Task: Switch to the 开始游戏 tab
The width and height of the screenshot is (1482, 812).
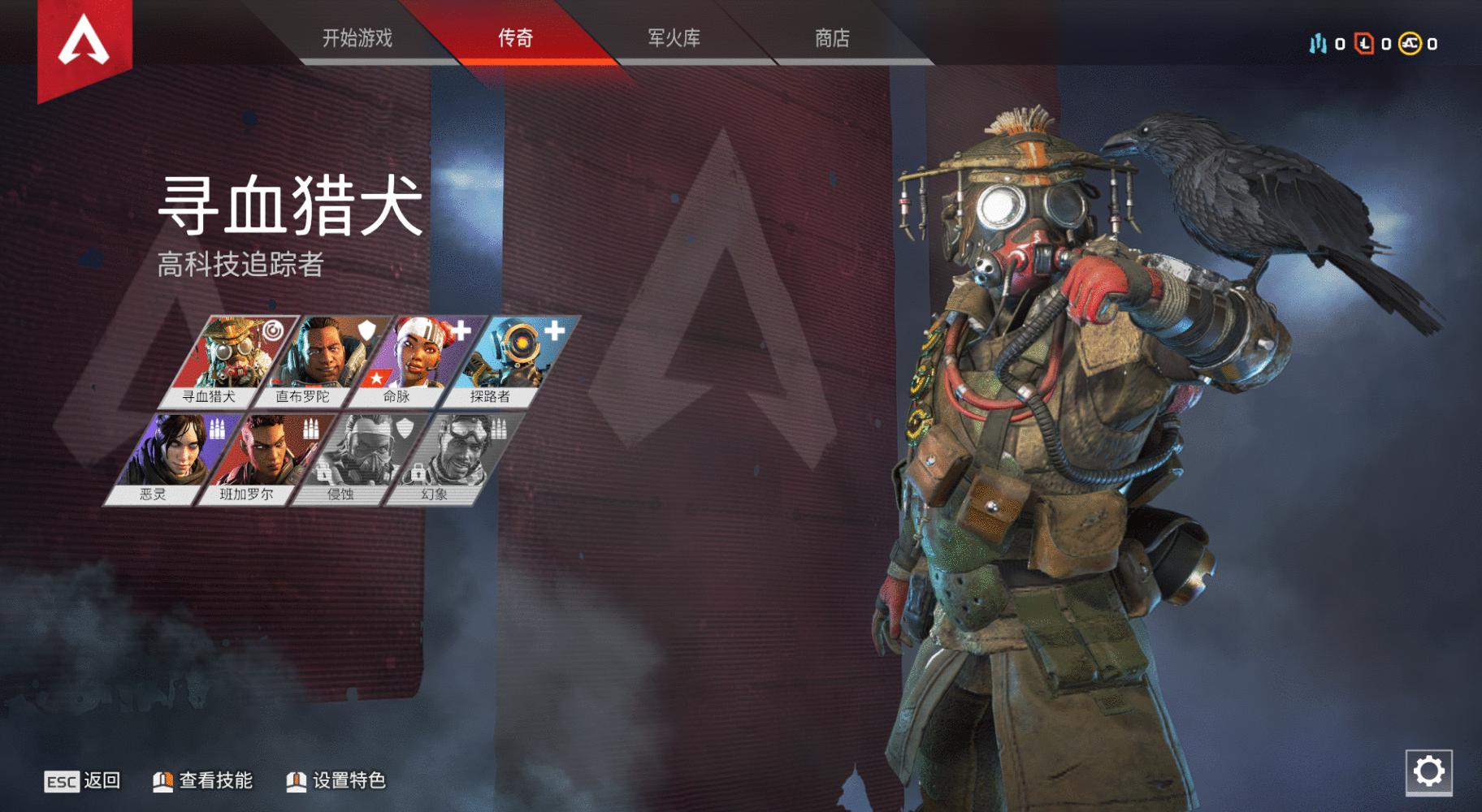Action: pos(356,41)
